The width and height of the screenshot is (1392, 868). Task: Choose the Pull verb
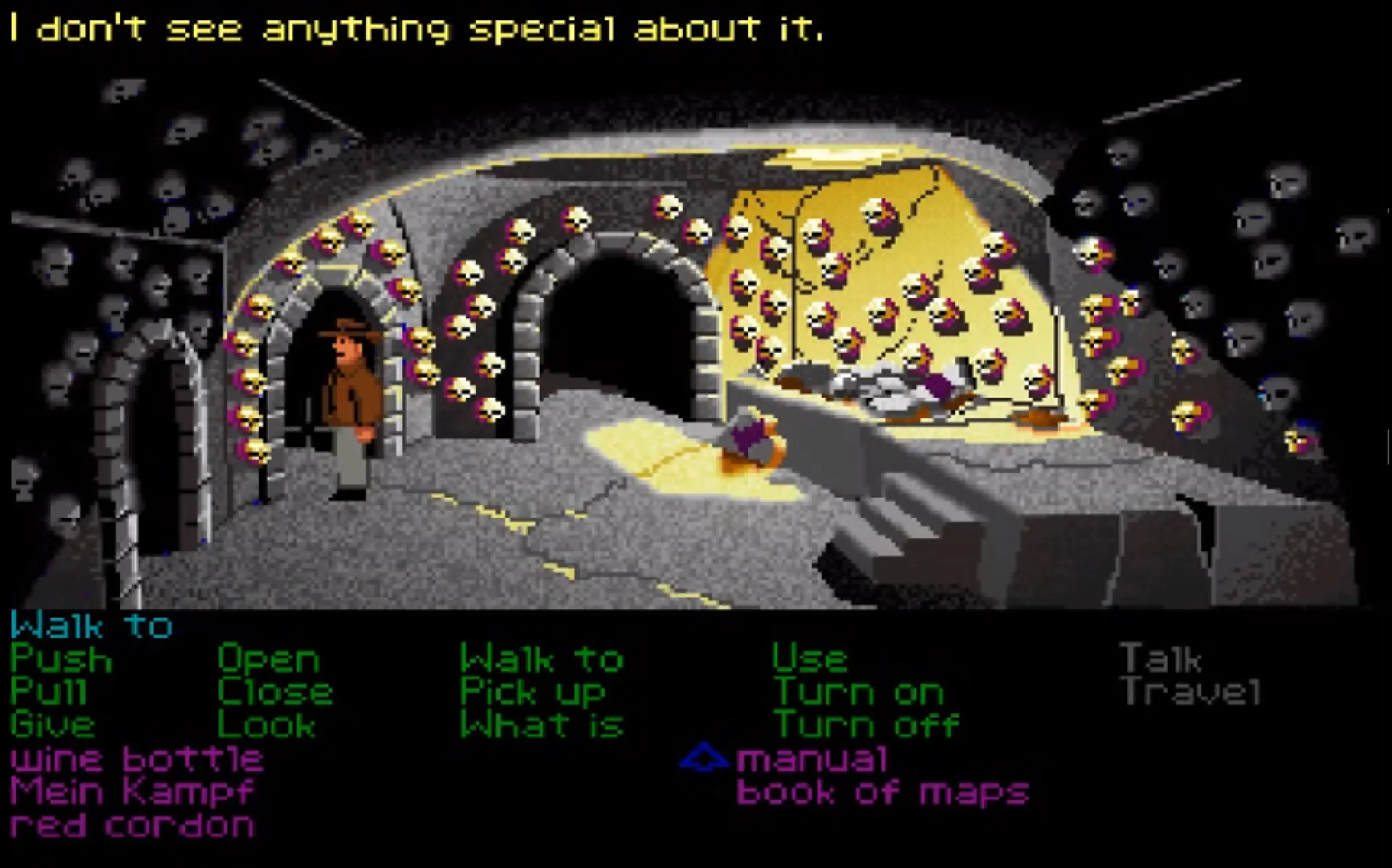pyautogui.click(x=49, y=692)
